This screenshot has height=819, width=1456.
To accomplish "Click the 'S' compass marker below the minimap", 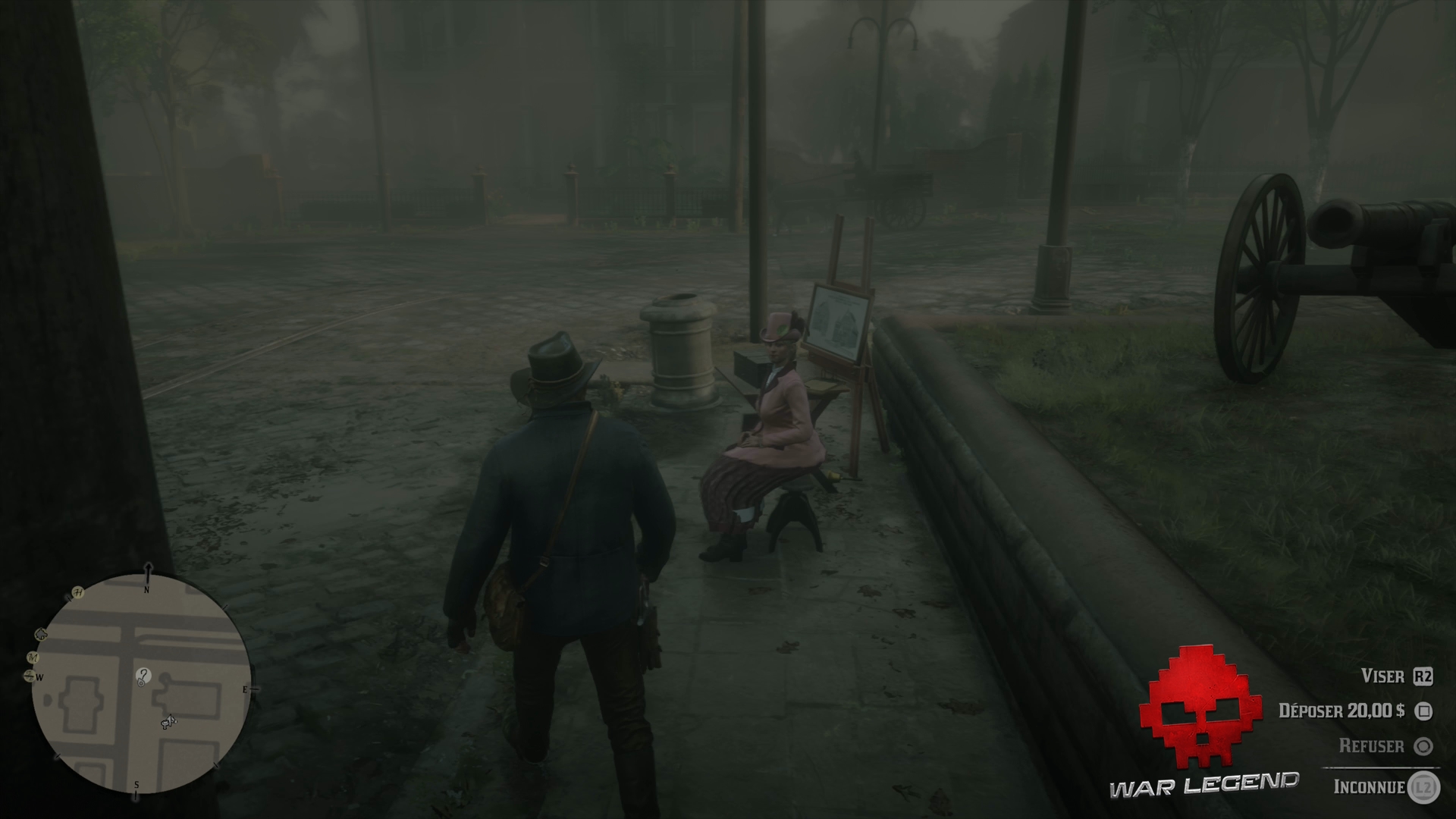I will [136, 786].
